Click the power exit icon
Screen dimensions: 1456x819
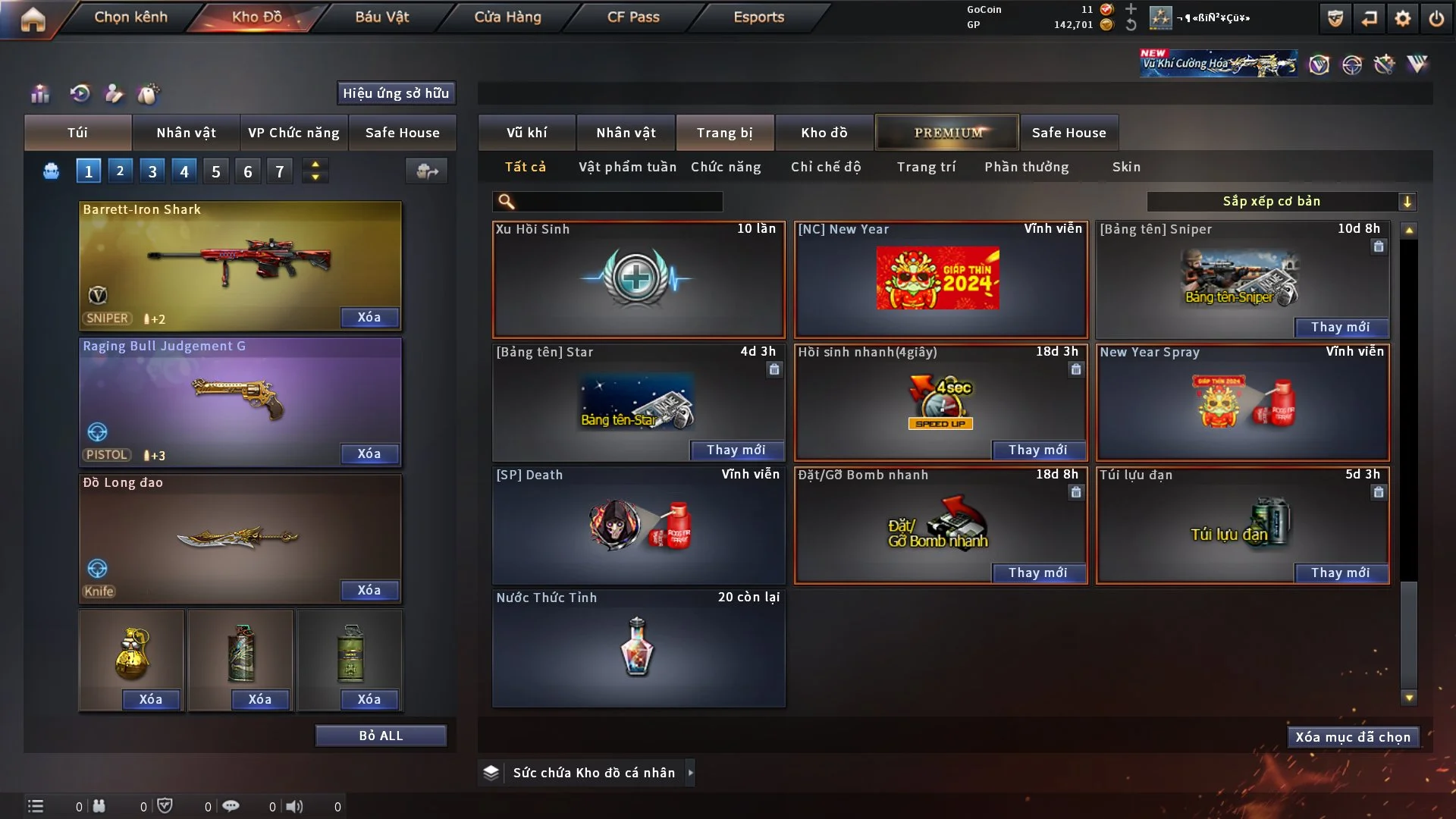[x=1436, y=18]
